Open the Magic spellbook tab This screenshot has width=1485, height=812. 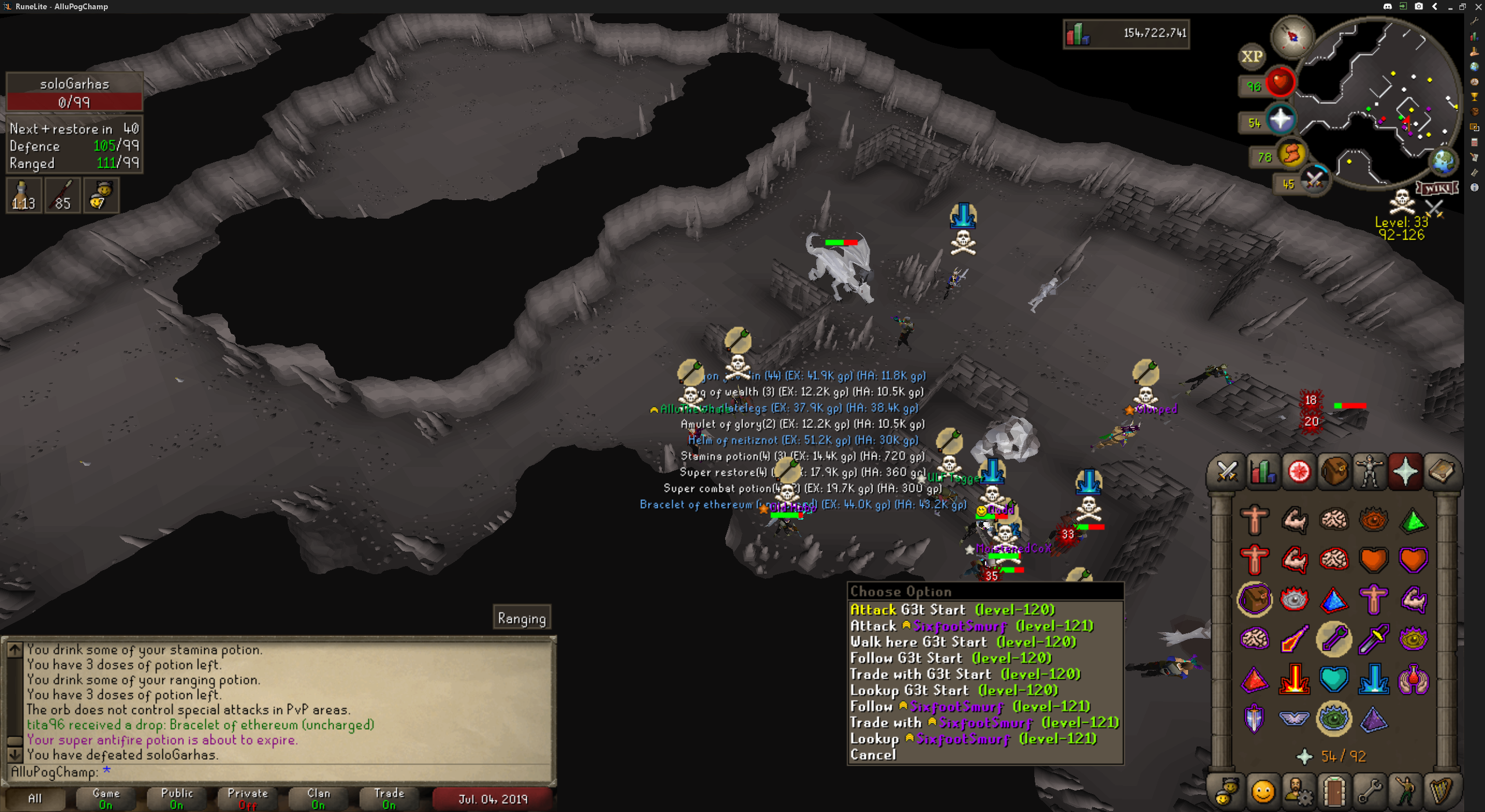pyautogui.click(x=1441, y=472)
